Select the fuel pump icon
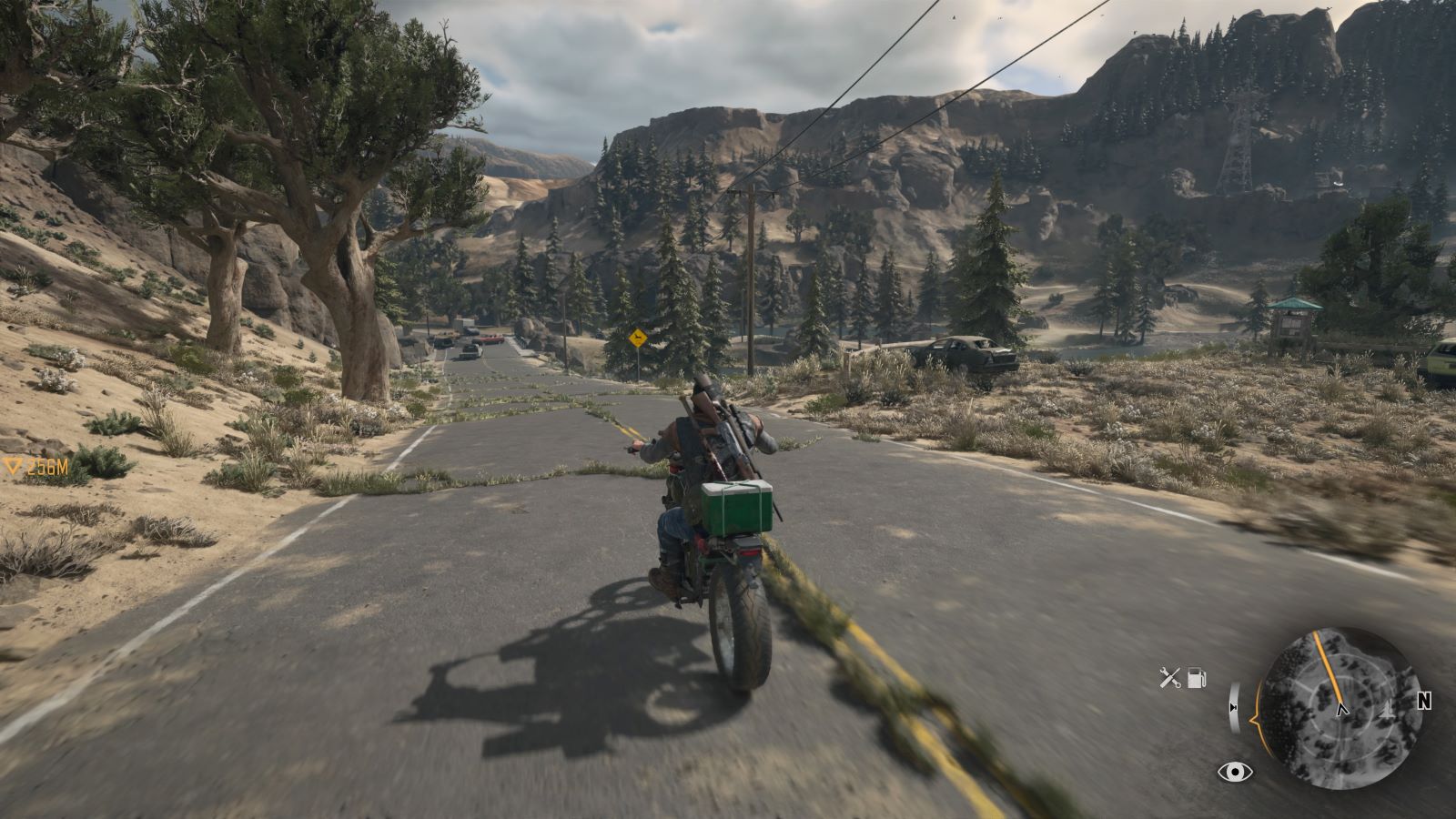The image size is (1456, 819). 1197,677
